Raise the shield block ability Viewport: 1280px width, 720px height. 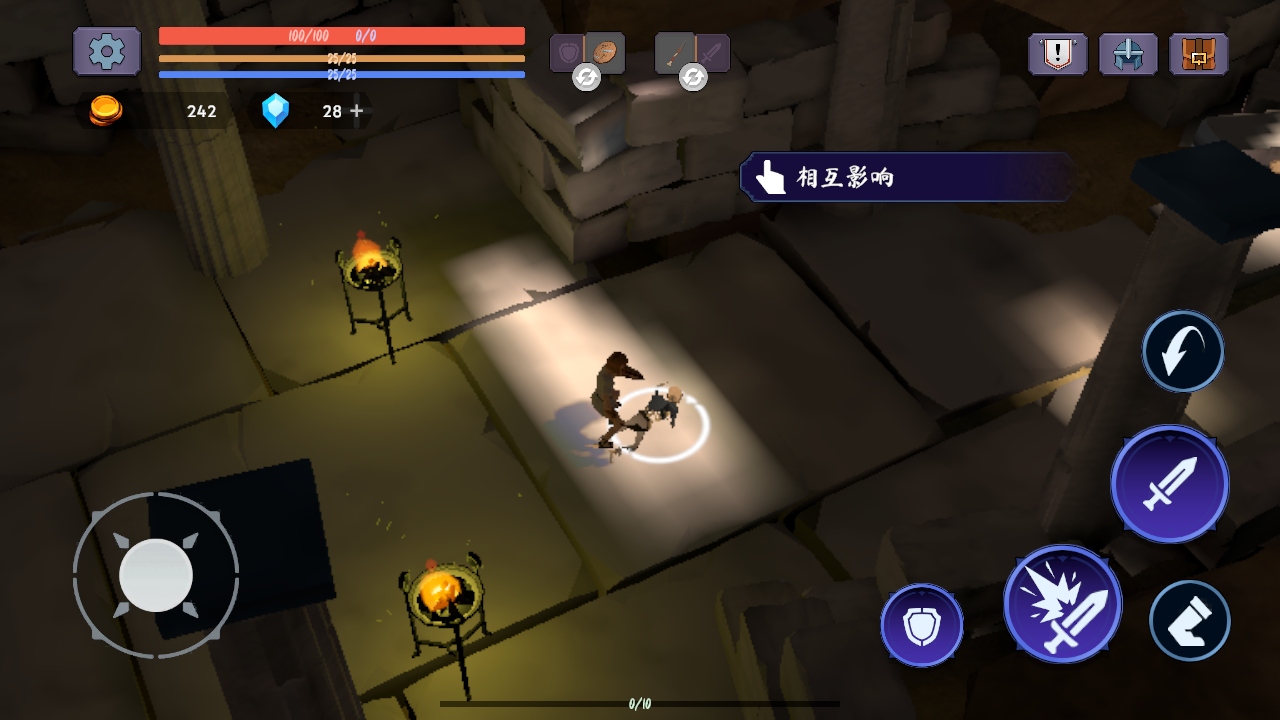921,625
